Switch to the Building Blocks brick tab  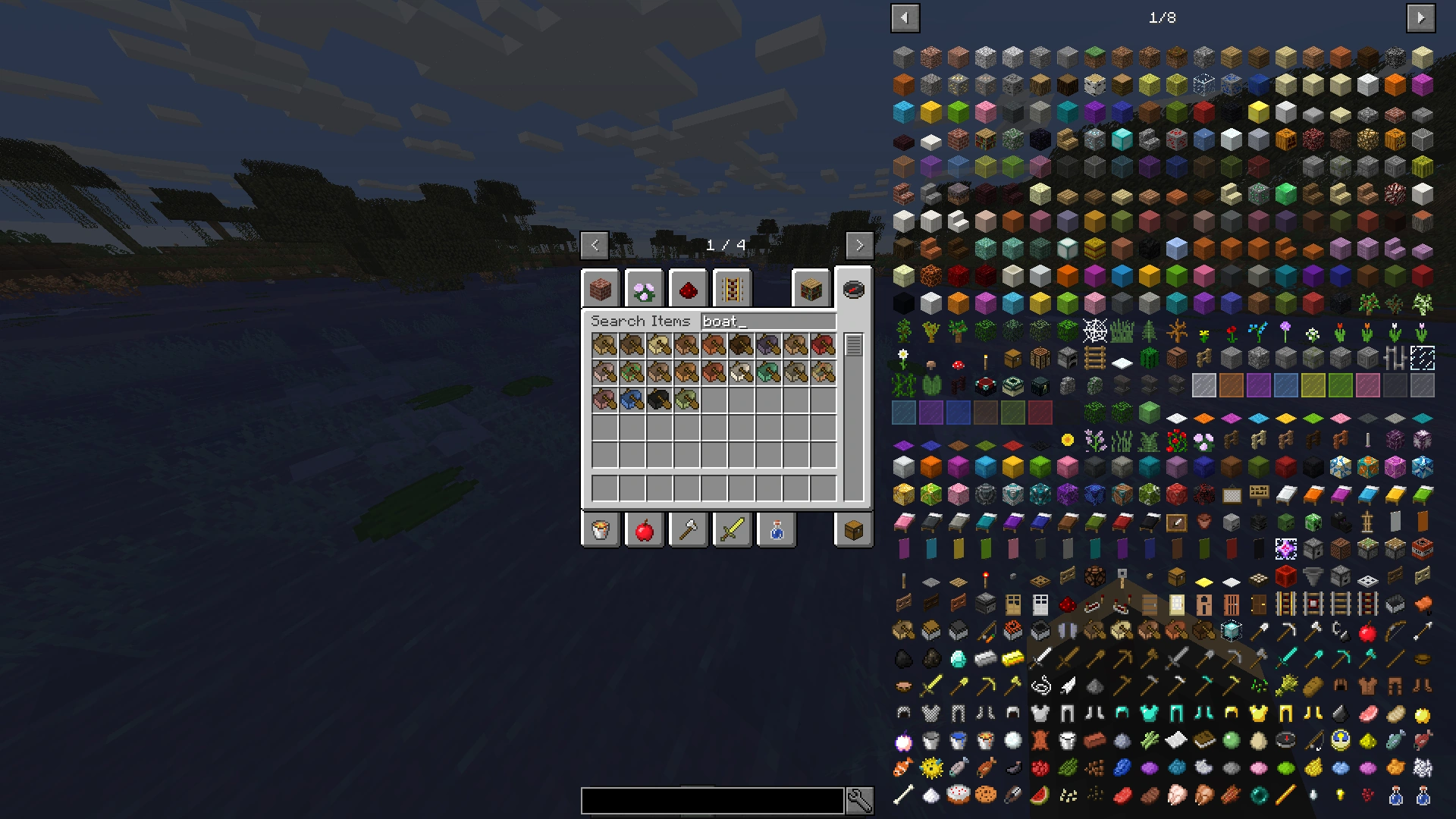tap(600, 288)
